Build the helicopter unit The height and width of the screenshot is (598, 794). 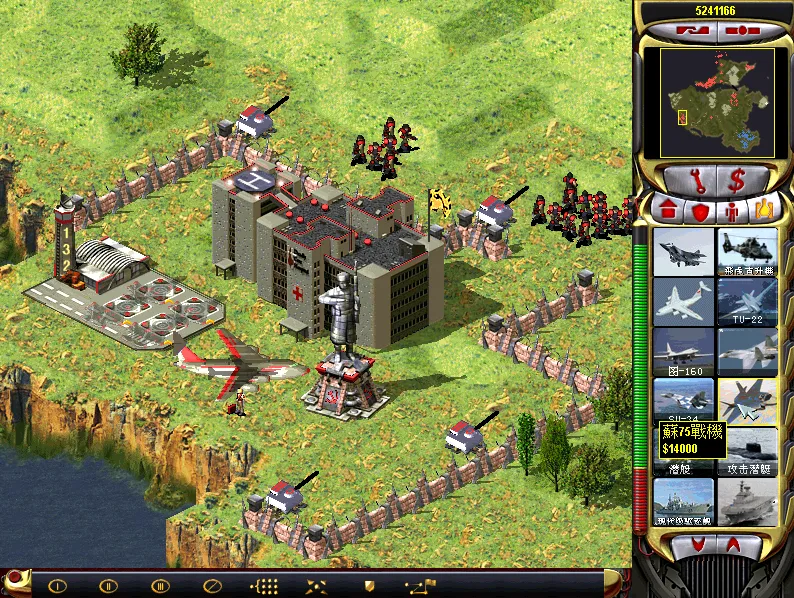(x=747, y=251)
